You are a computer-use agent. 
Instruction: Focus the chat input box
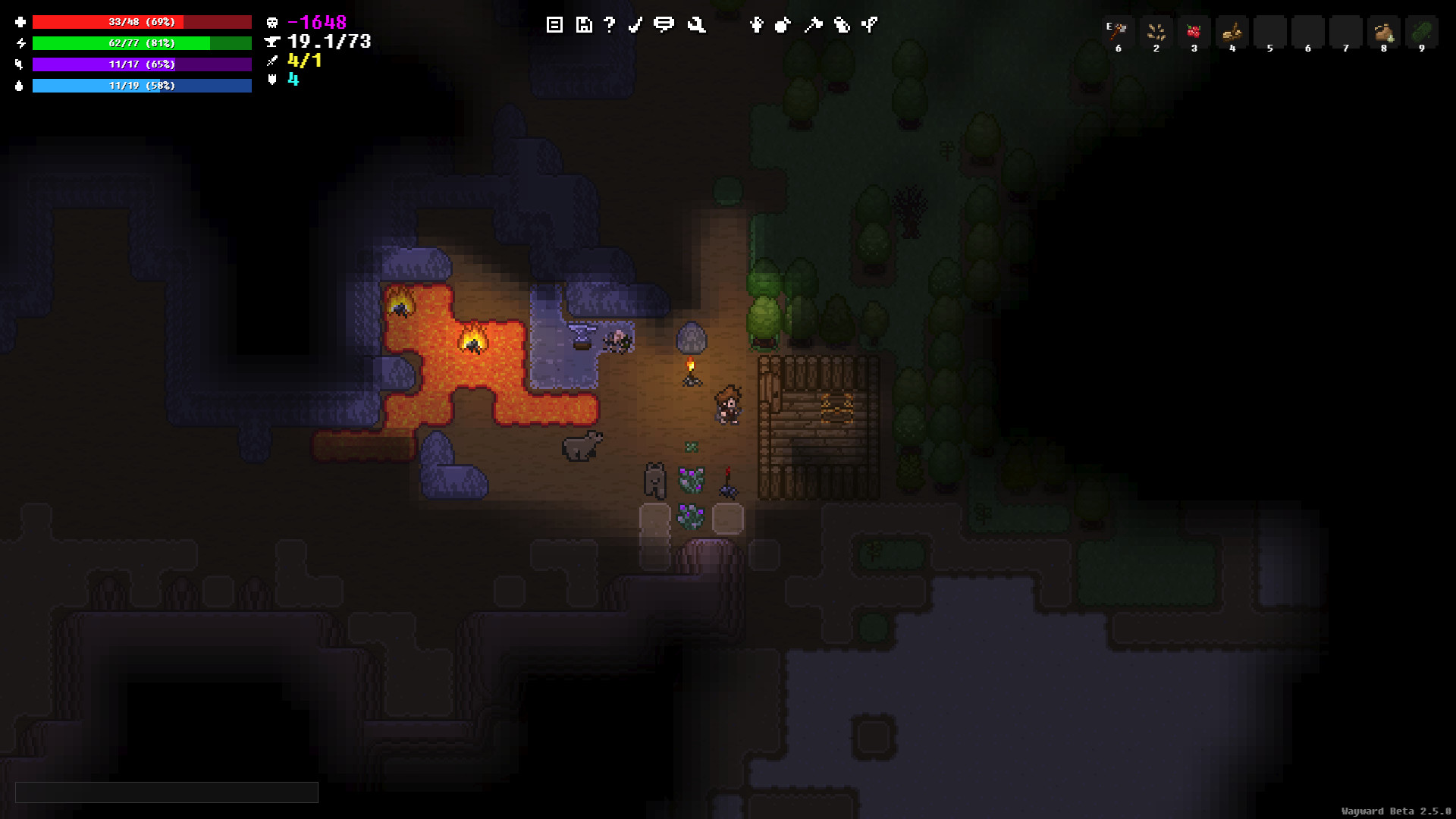(x=167, y=792)
